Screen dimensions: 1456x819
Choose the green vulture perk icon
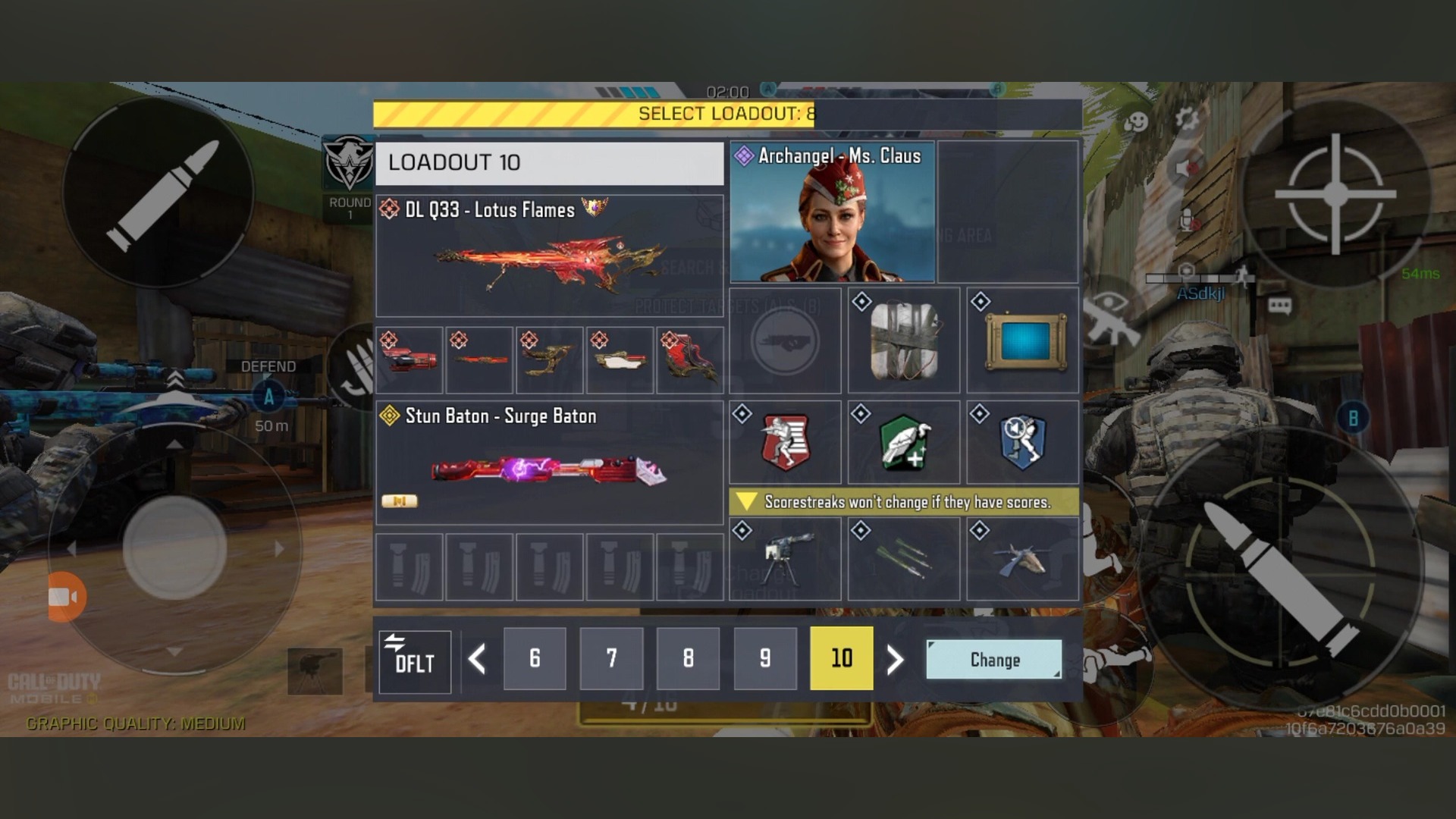pos(903,443)
